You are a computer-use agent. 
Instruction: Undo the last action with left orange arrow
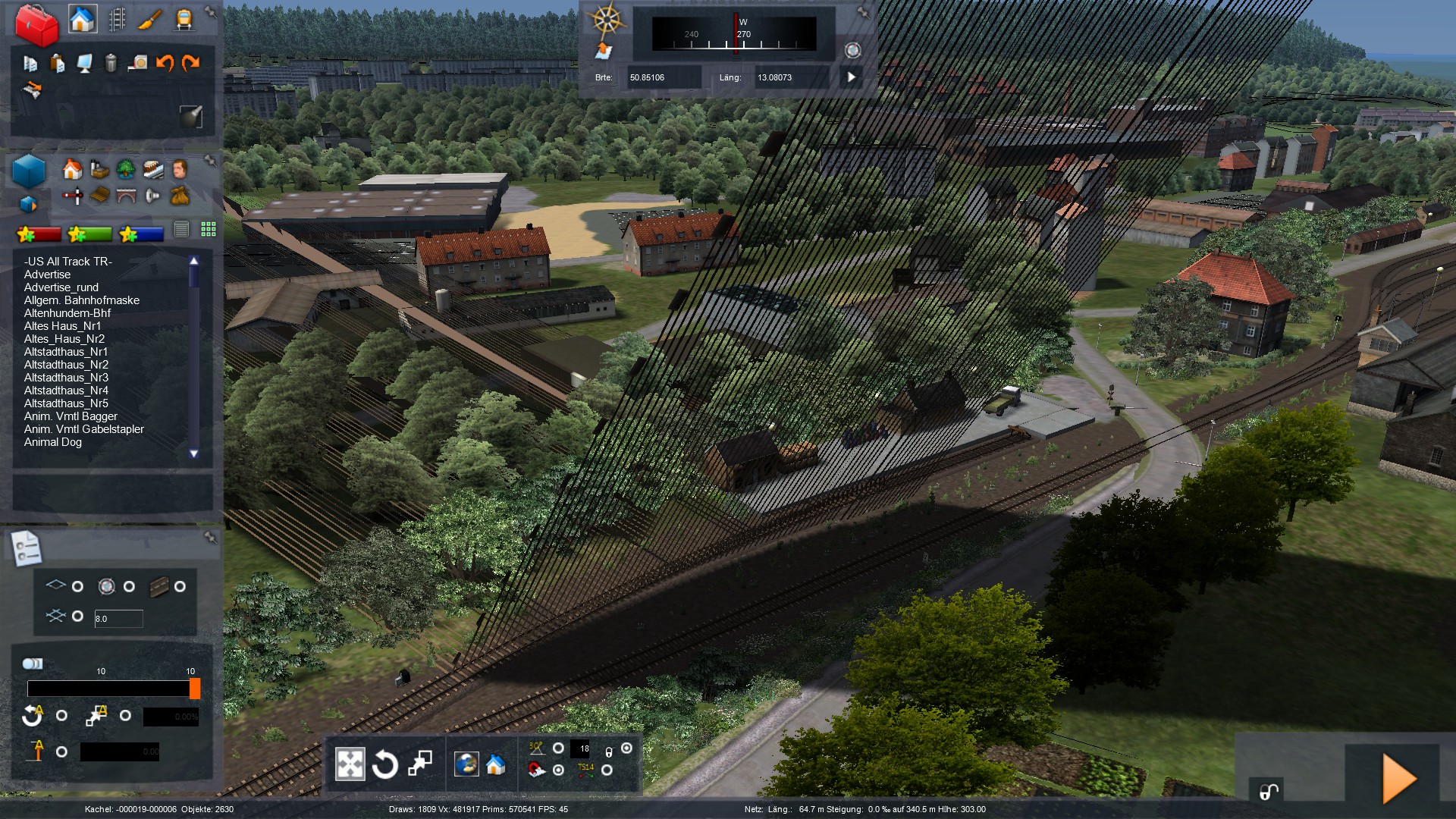164,63
